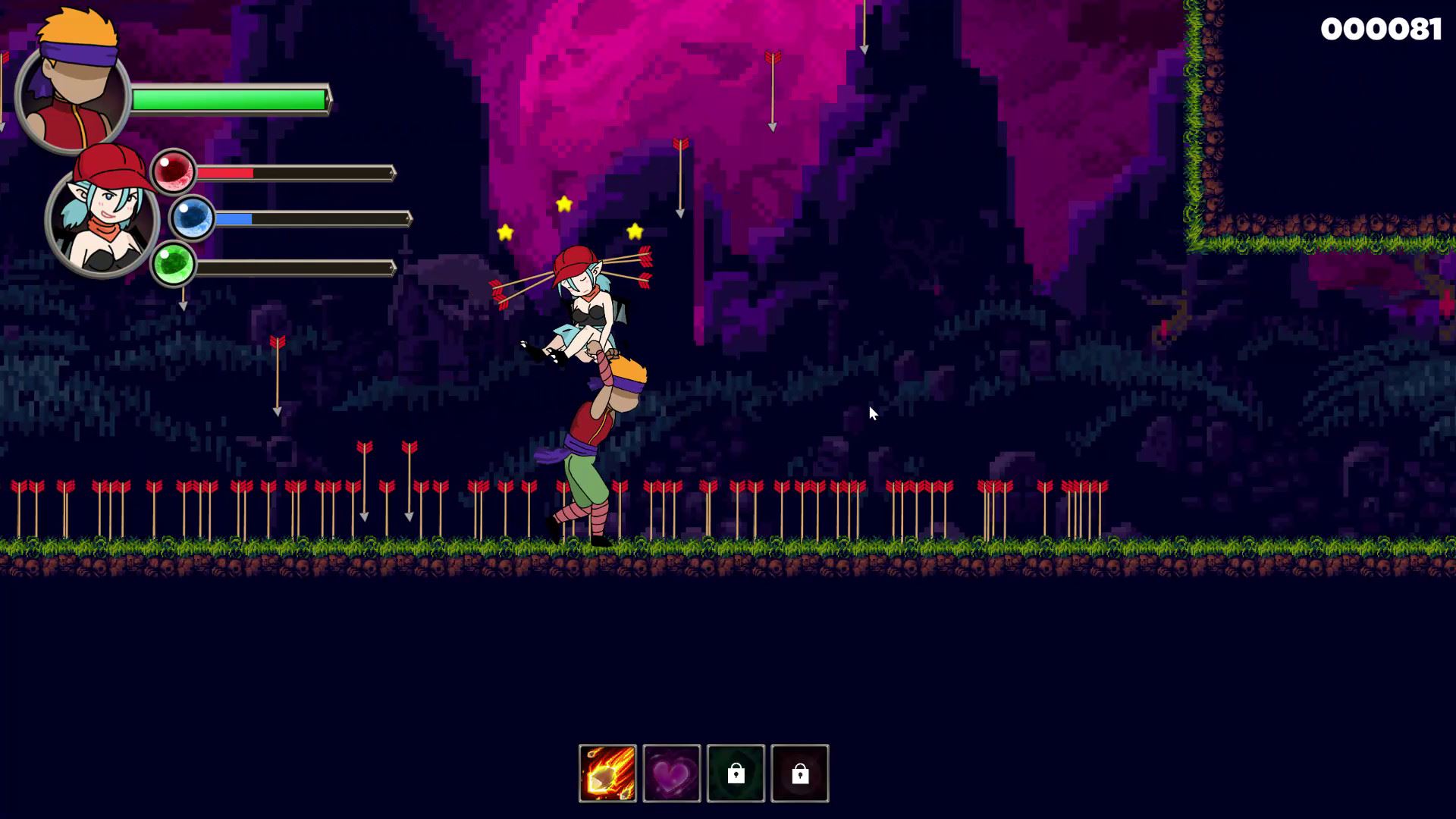Click the orange-haired hero portrait
The height and width of the screenshot is (819, 1456).
pyautogui.click(x=74, y=91)
